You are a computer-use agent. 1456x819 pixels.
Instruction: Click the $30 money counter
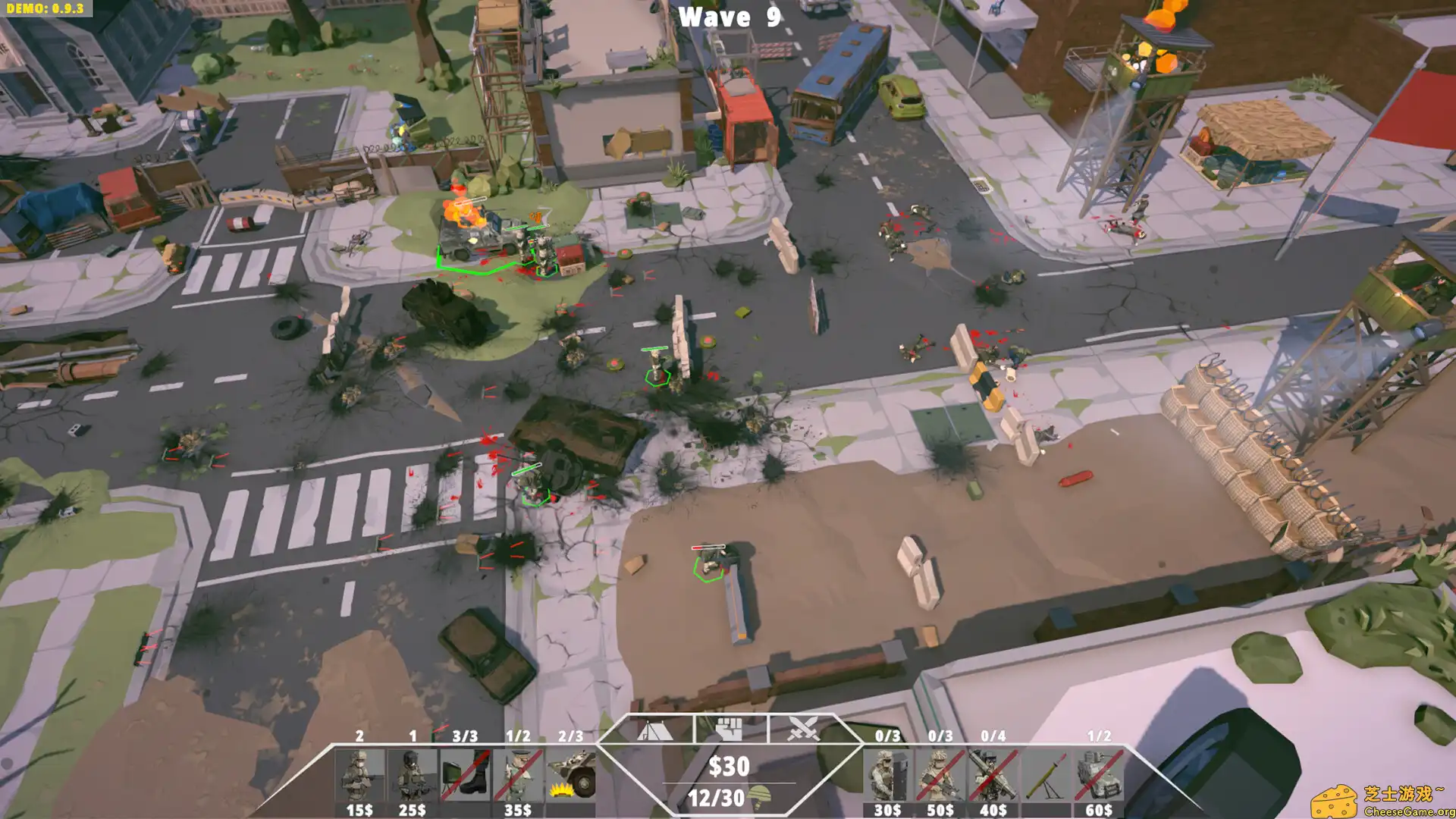pyautogui.click(x=730, y=764)
